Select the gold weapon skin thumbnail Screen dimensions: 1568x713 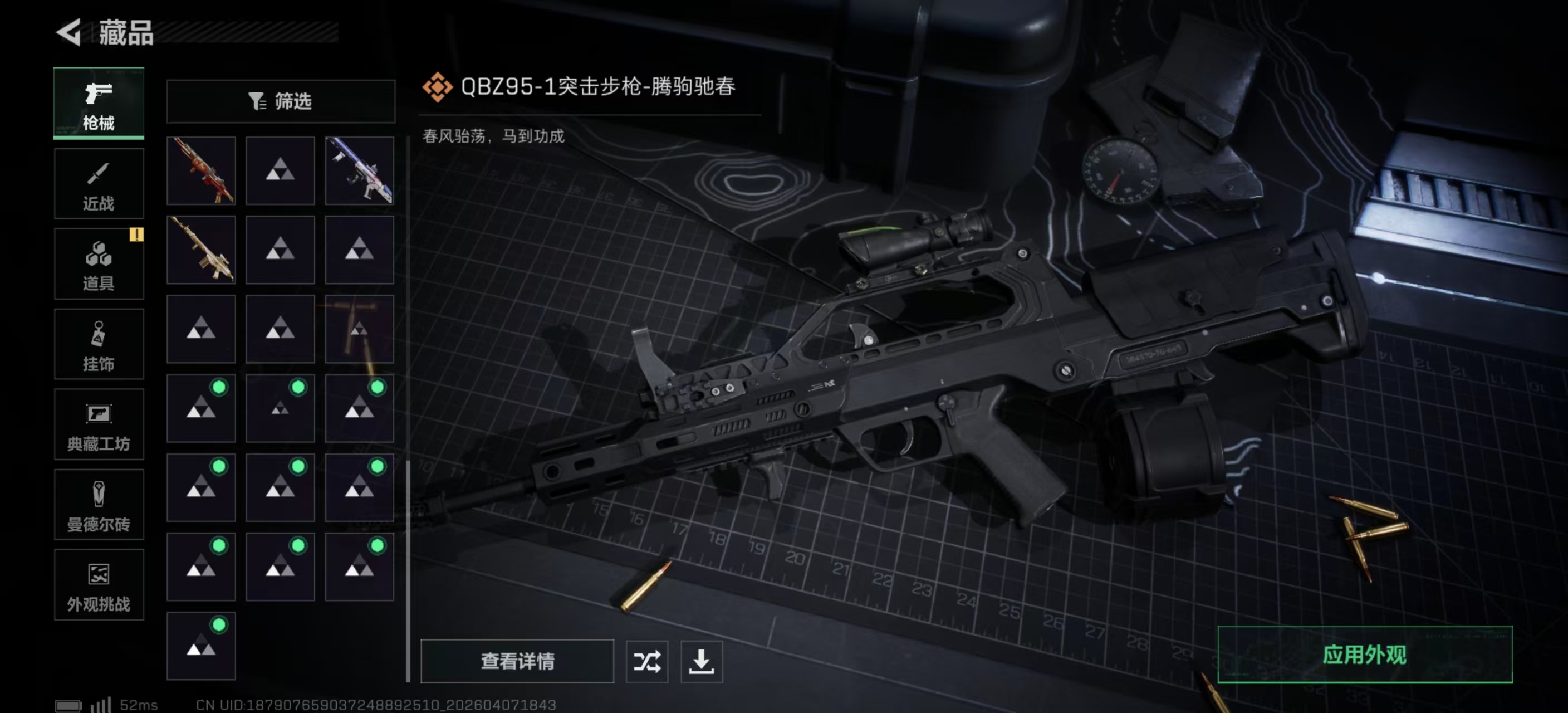click(201, 250)
